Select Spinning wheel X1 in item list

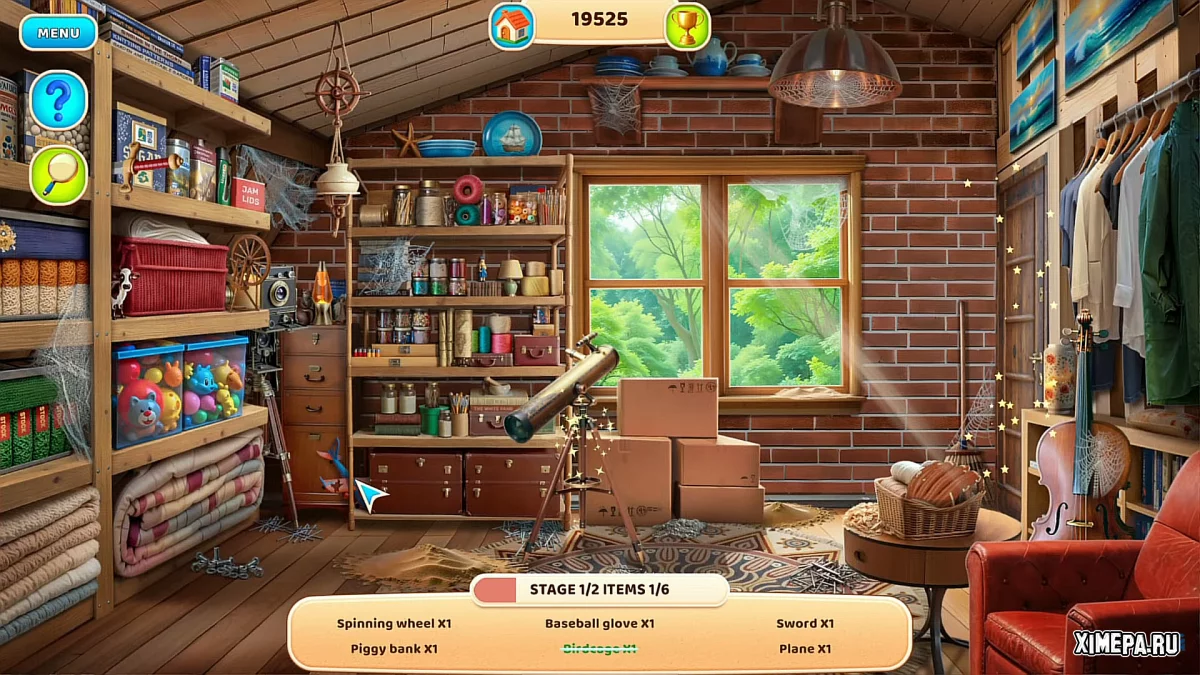pos(394,623)
